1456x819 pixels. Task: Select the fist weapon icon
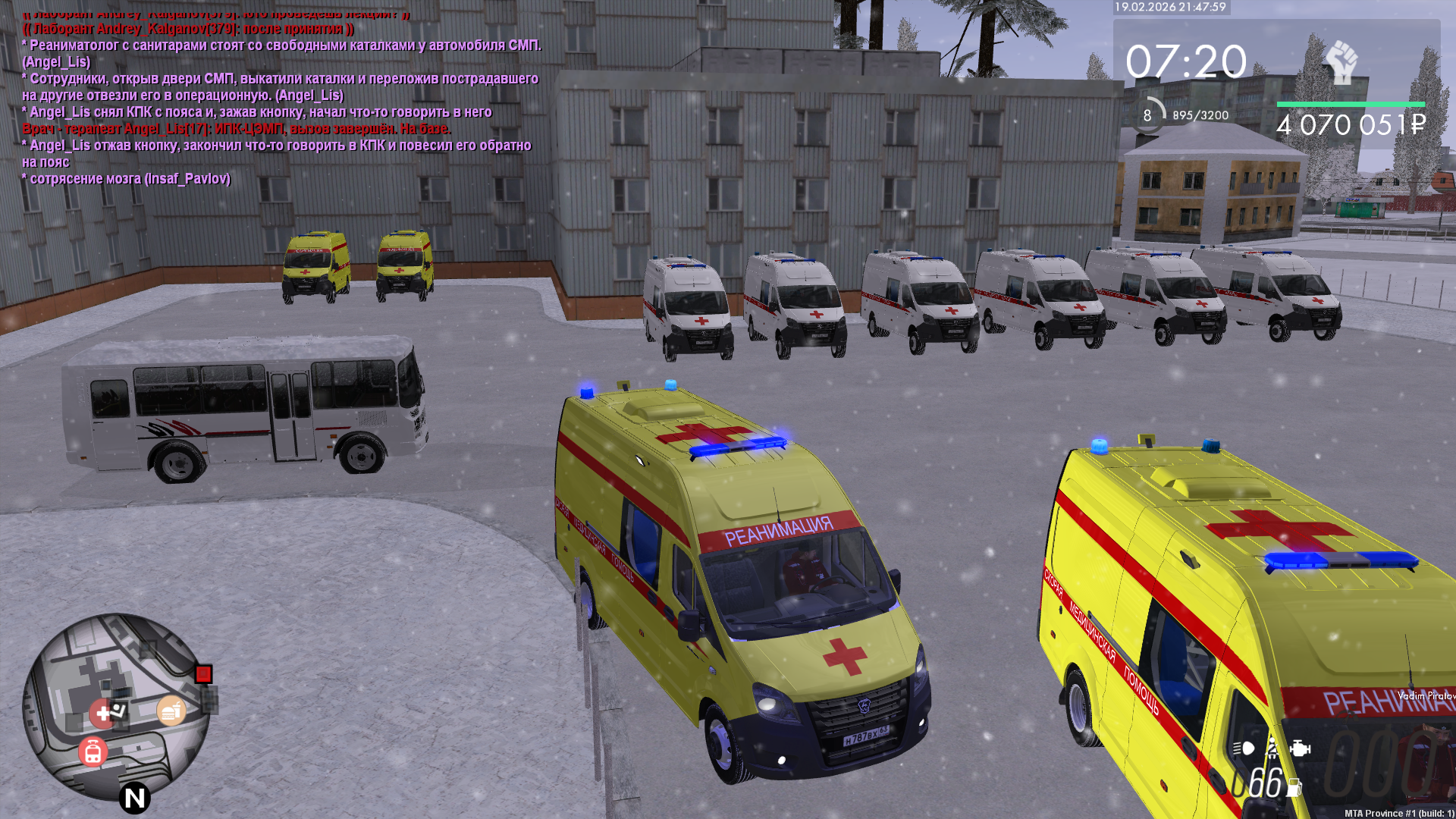click(x=1341, y=62)
